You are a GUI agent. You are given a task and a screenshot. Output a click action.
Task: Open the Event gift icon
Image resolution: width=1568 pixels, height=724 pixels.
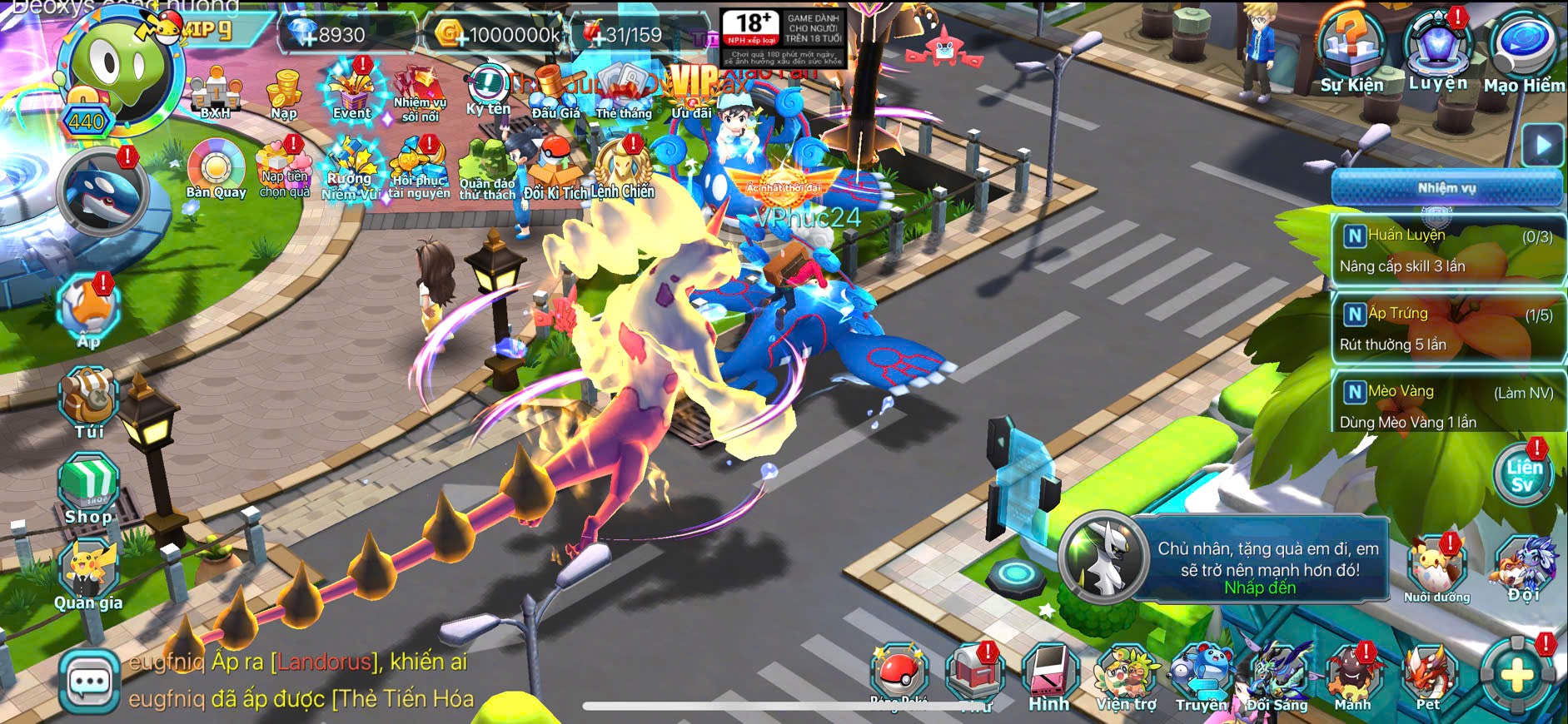pos(351,92)
